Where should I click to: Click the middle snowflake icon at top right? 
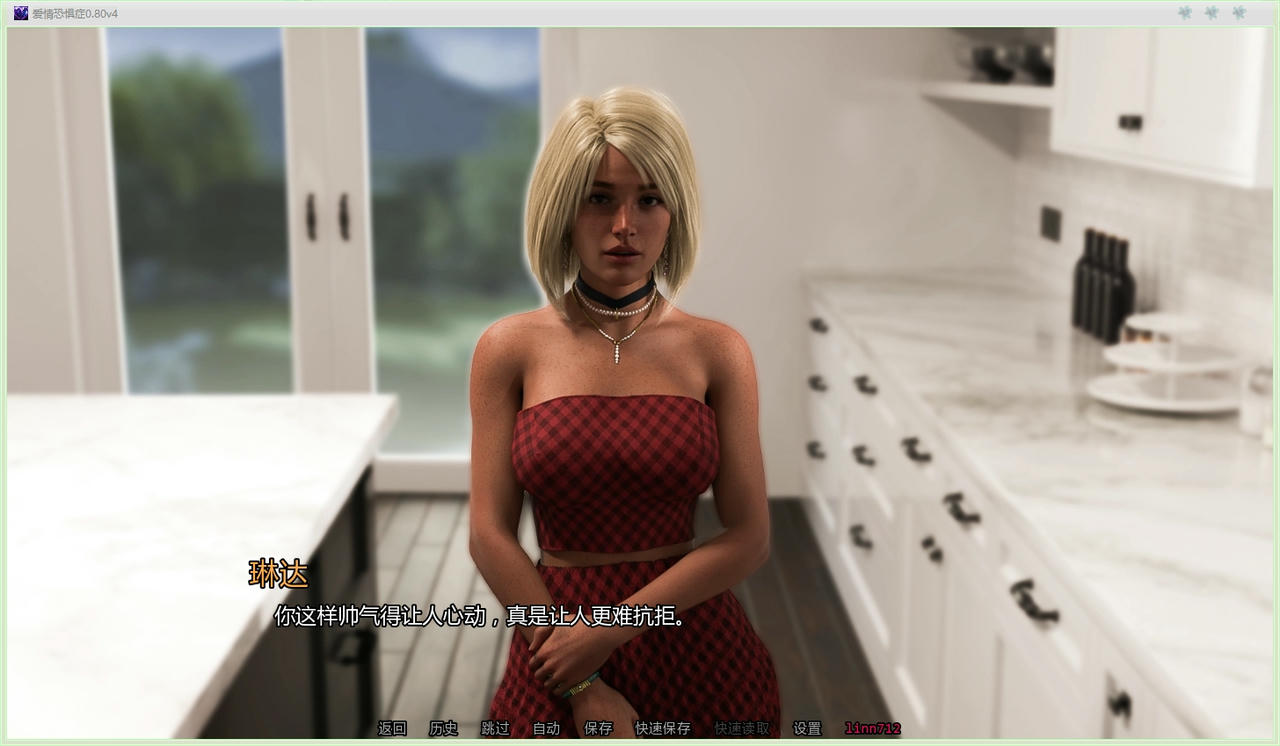click(x=1211, y=13)
